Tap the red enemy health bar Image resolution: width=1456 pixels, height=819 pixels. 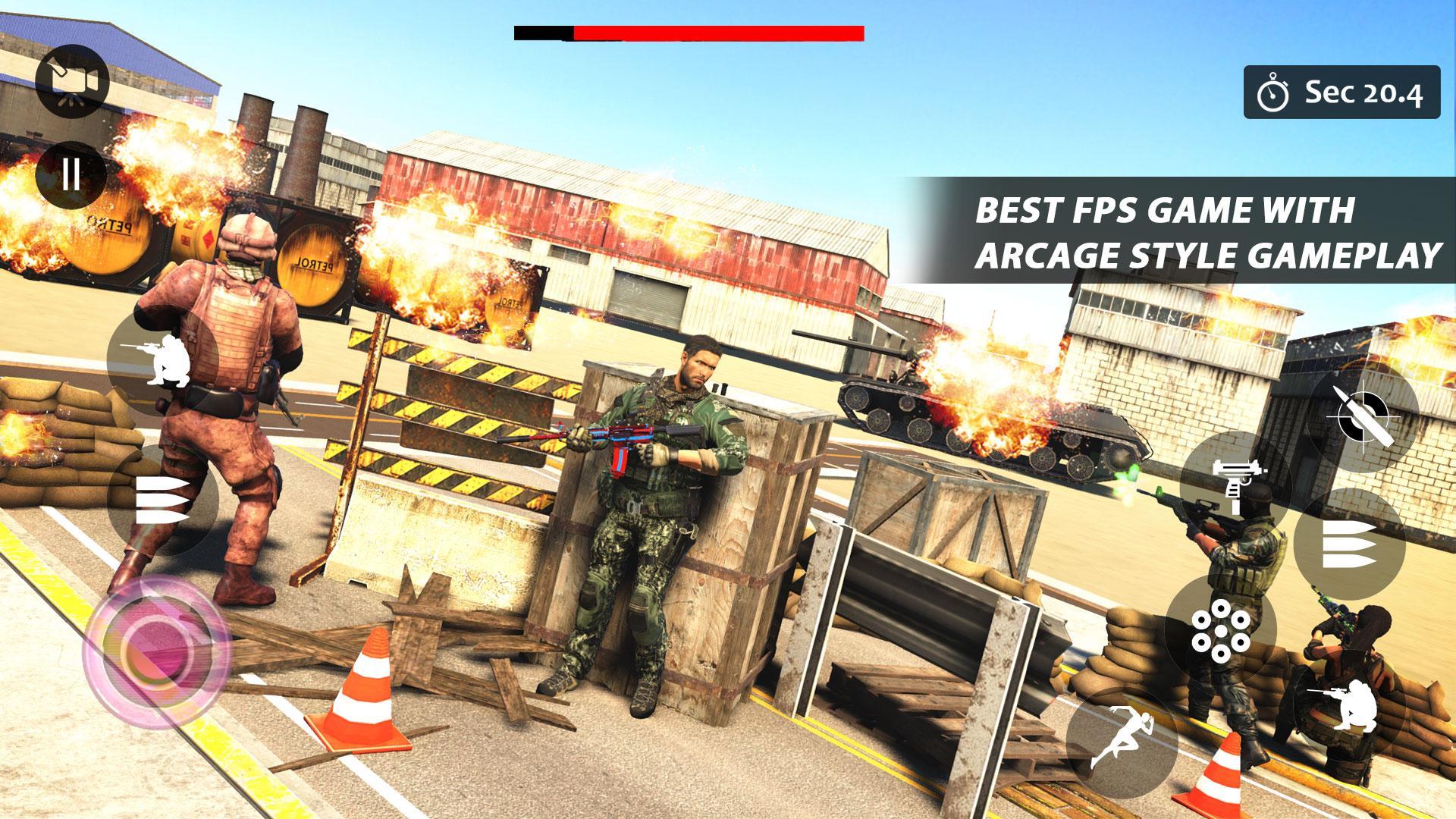[x=720, y=33]
